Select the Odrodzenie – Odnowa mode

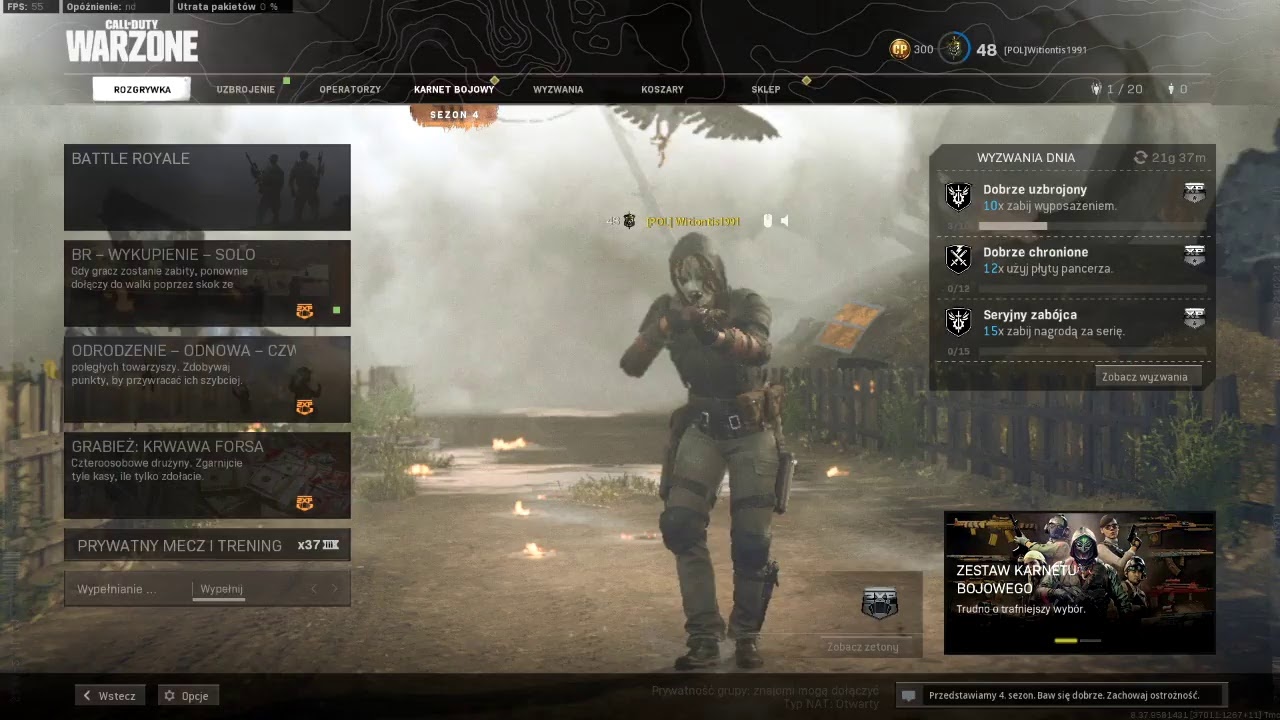coord(207,379)
